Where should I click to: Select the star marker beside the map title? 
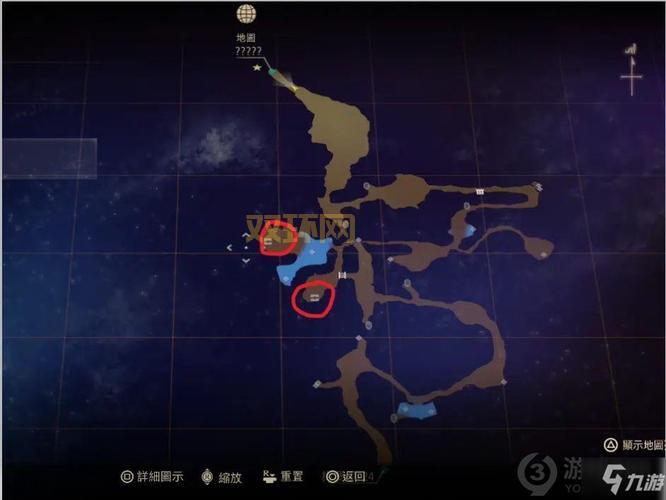click(x=257, y=67)
